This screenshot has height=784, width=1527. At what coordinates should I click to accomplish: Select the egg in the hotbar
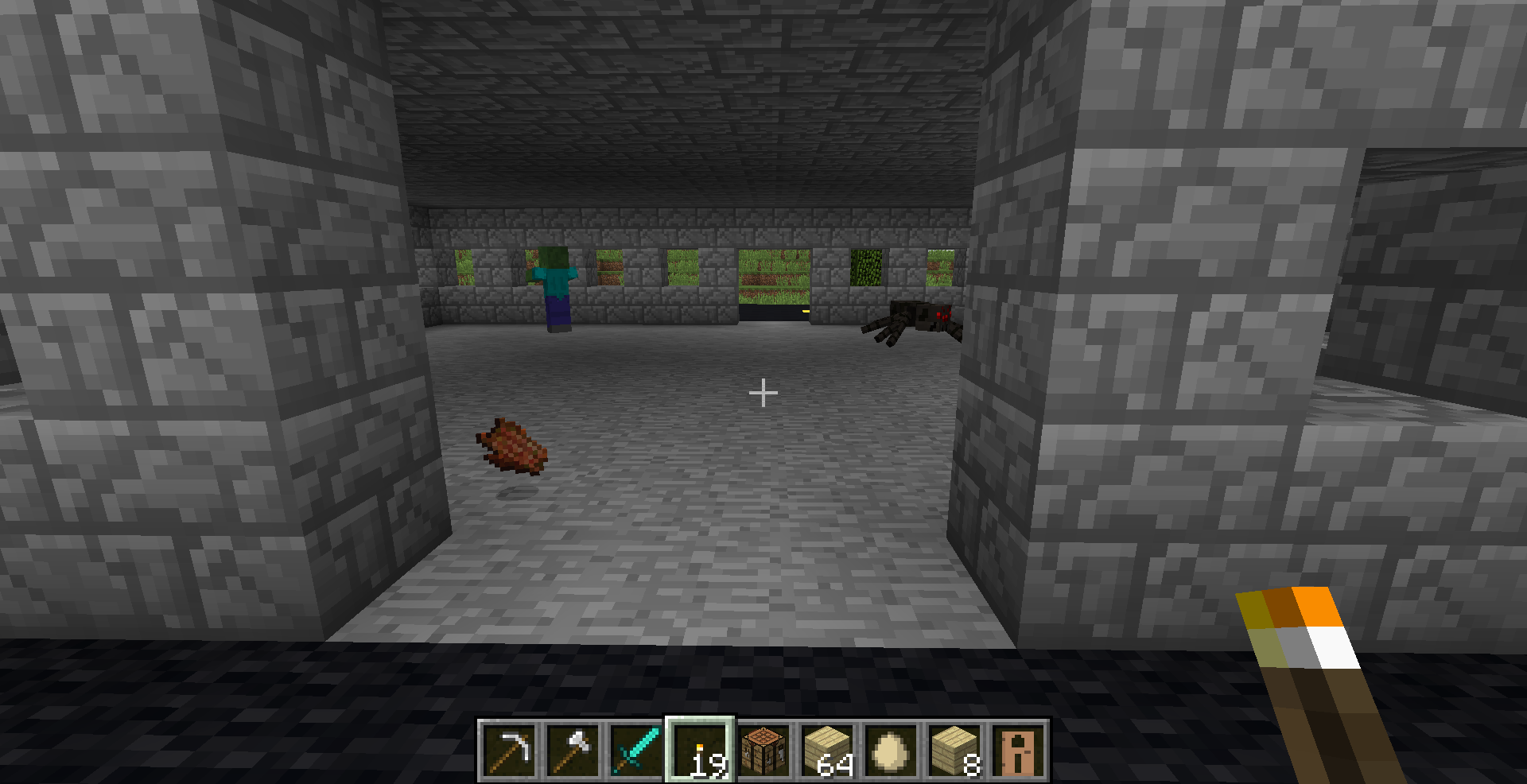pyautogui.click(x=891, y=750)
